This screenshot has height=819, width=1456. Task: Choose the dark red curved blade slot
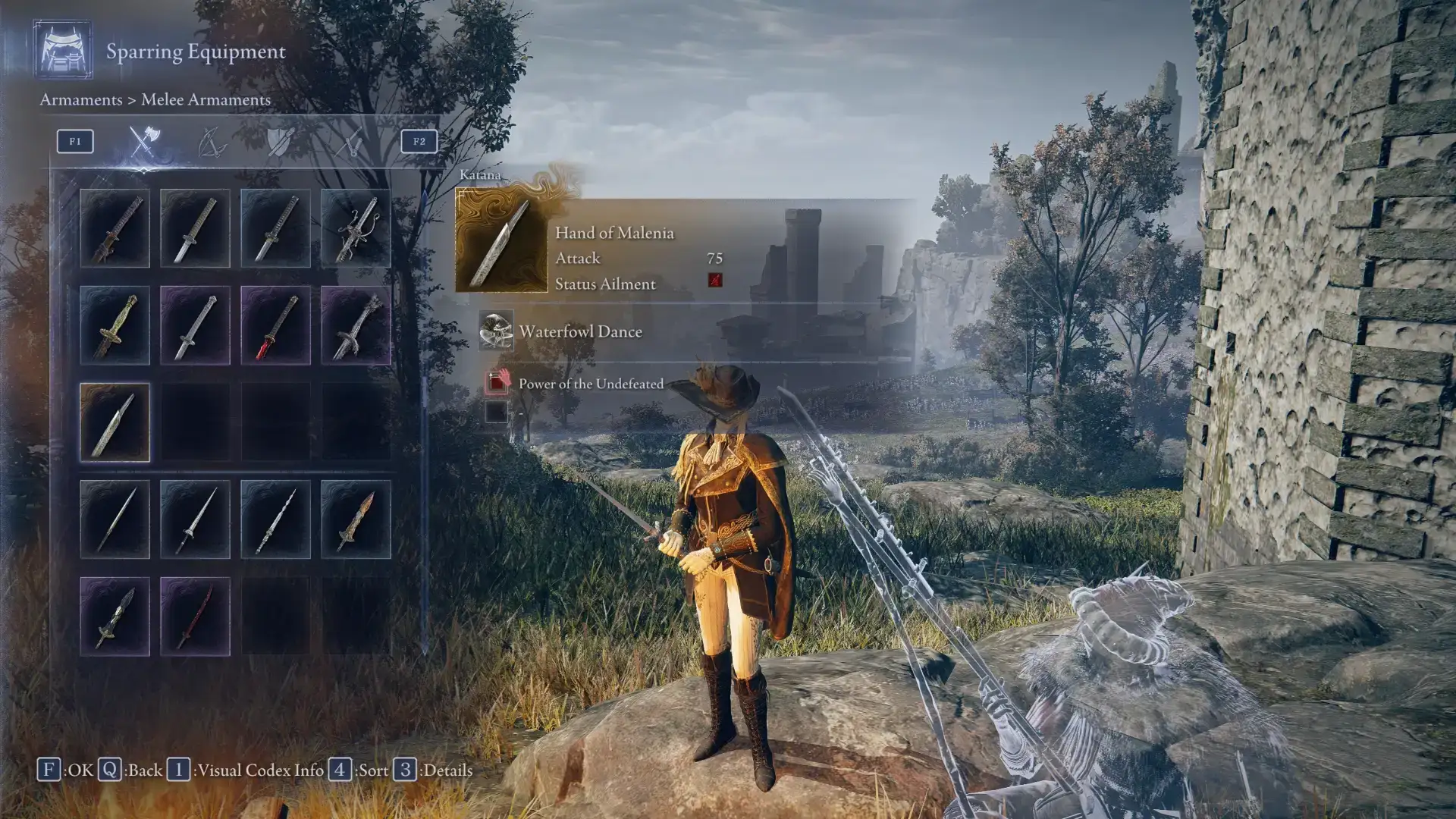click(x=195, y=617)
